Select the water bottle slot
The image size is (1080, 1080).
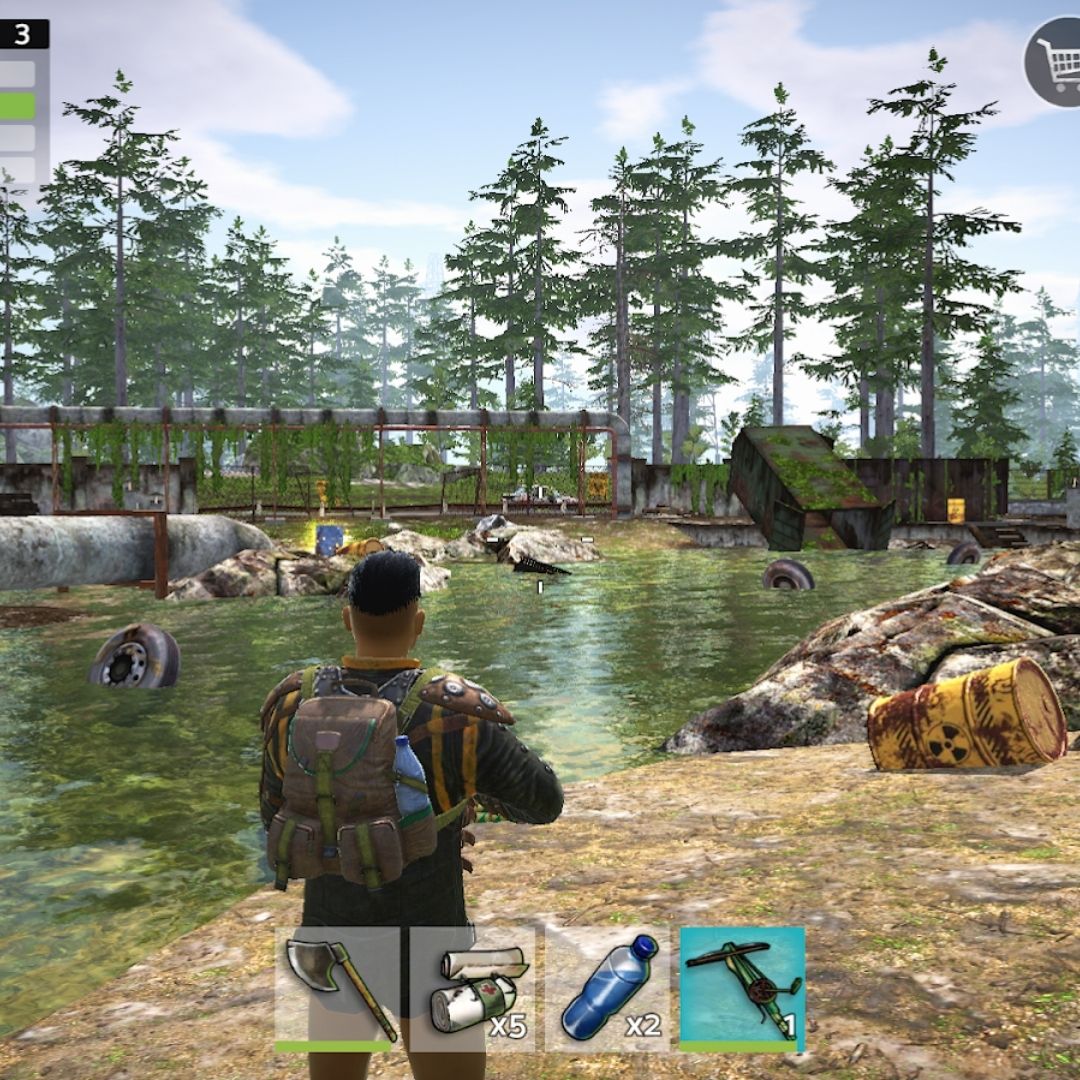607,988
